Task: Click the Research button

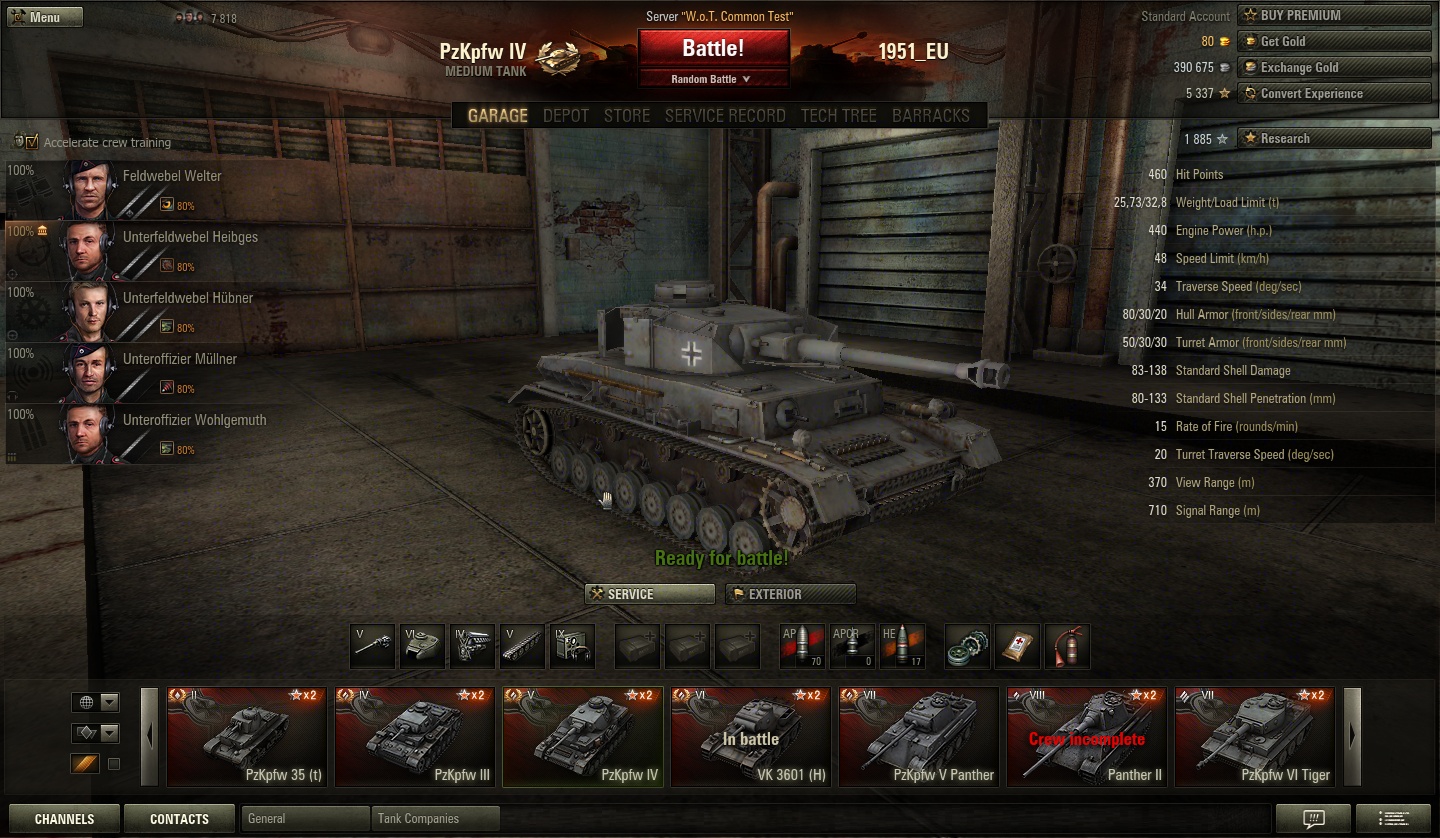Action: pos(1334,138)
